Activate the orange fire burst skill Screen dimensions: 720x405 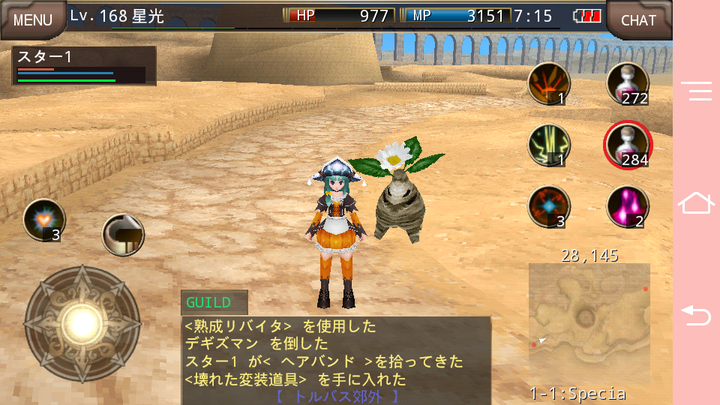tap(548, 84)
